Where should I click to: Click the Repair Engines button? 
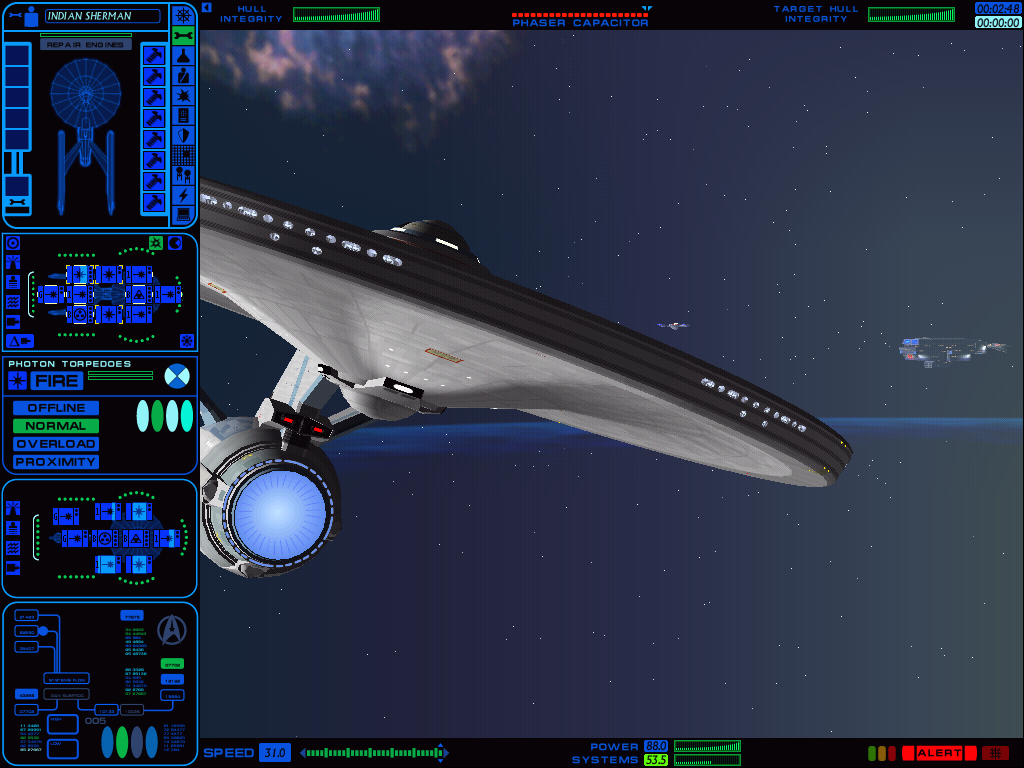pos(86,45)
